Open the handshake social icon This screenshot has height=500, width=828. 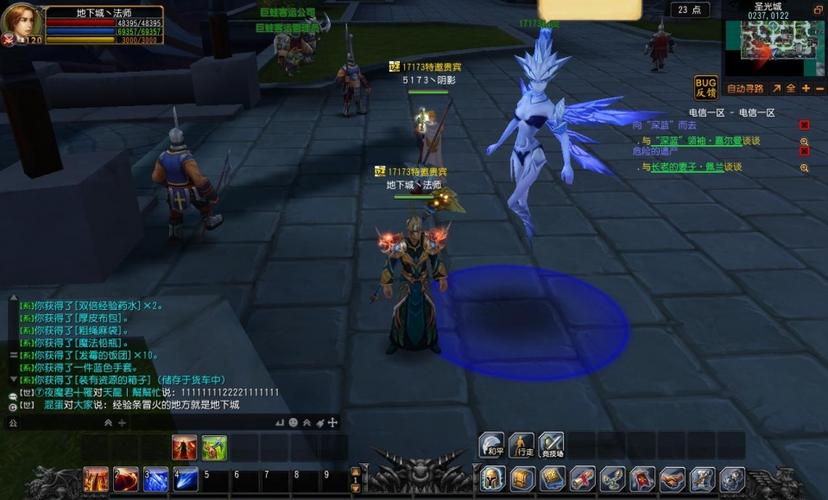673,479
